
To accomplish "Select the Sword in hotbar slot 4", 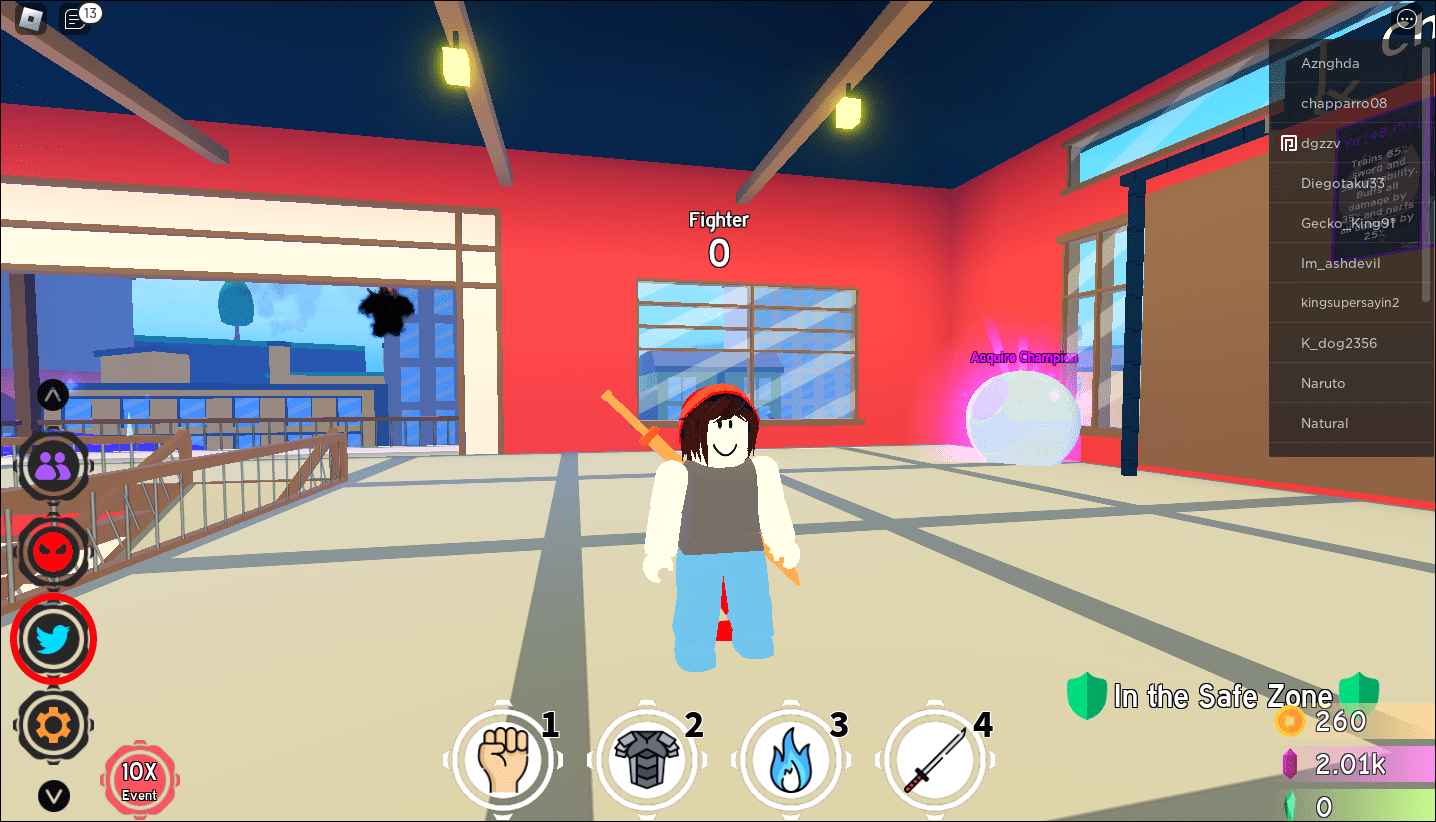I will pyautogui.click(x=935, y=759).
